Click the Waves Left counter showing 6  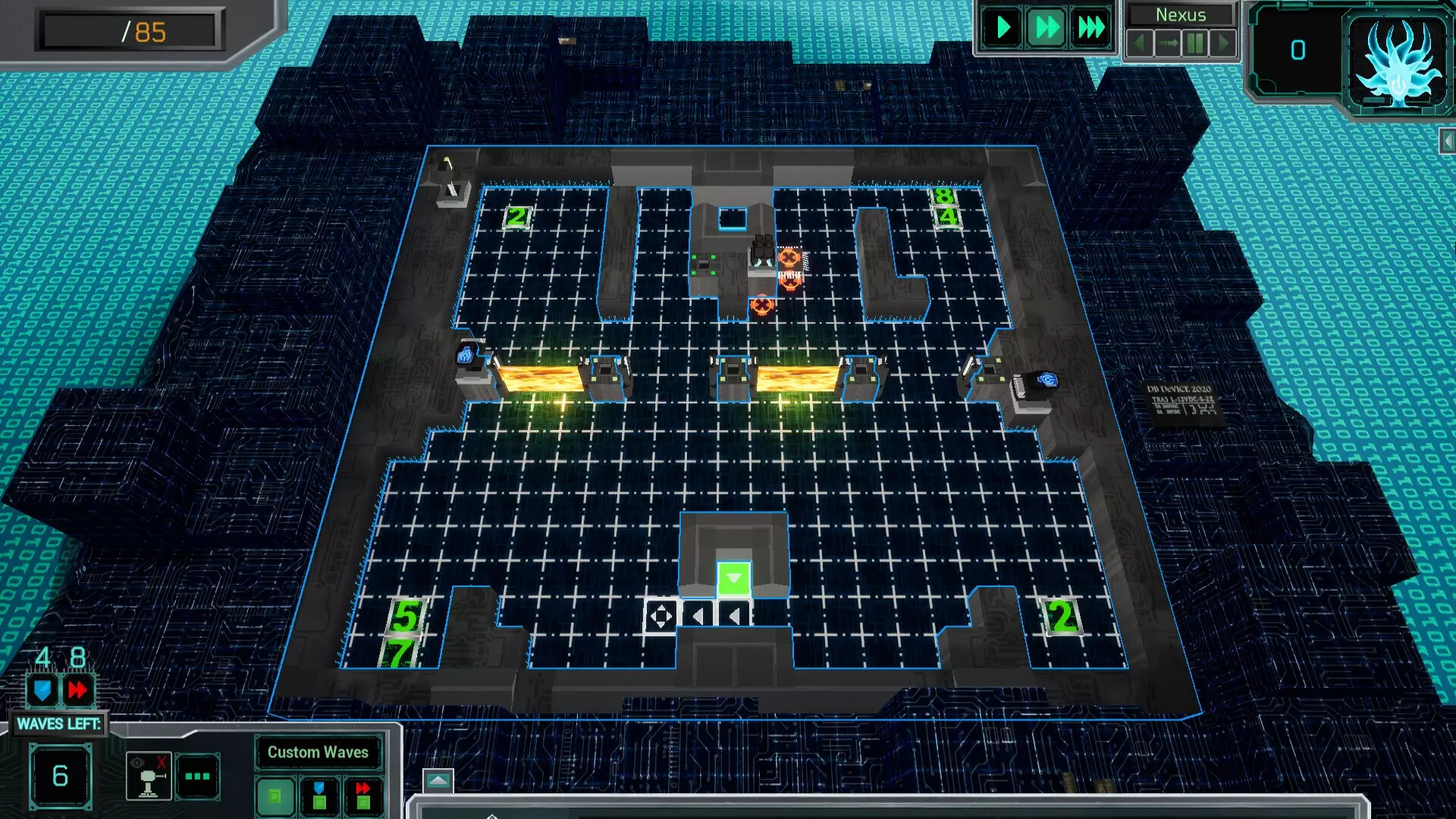(x=62, y=776)
